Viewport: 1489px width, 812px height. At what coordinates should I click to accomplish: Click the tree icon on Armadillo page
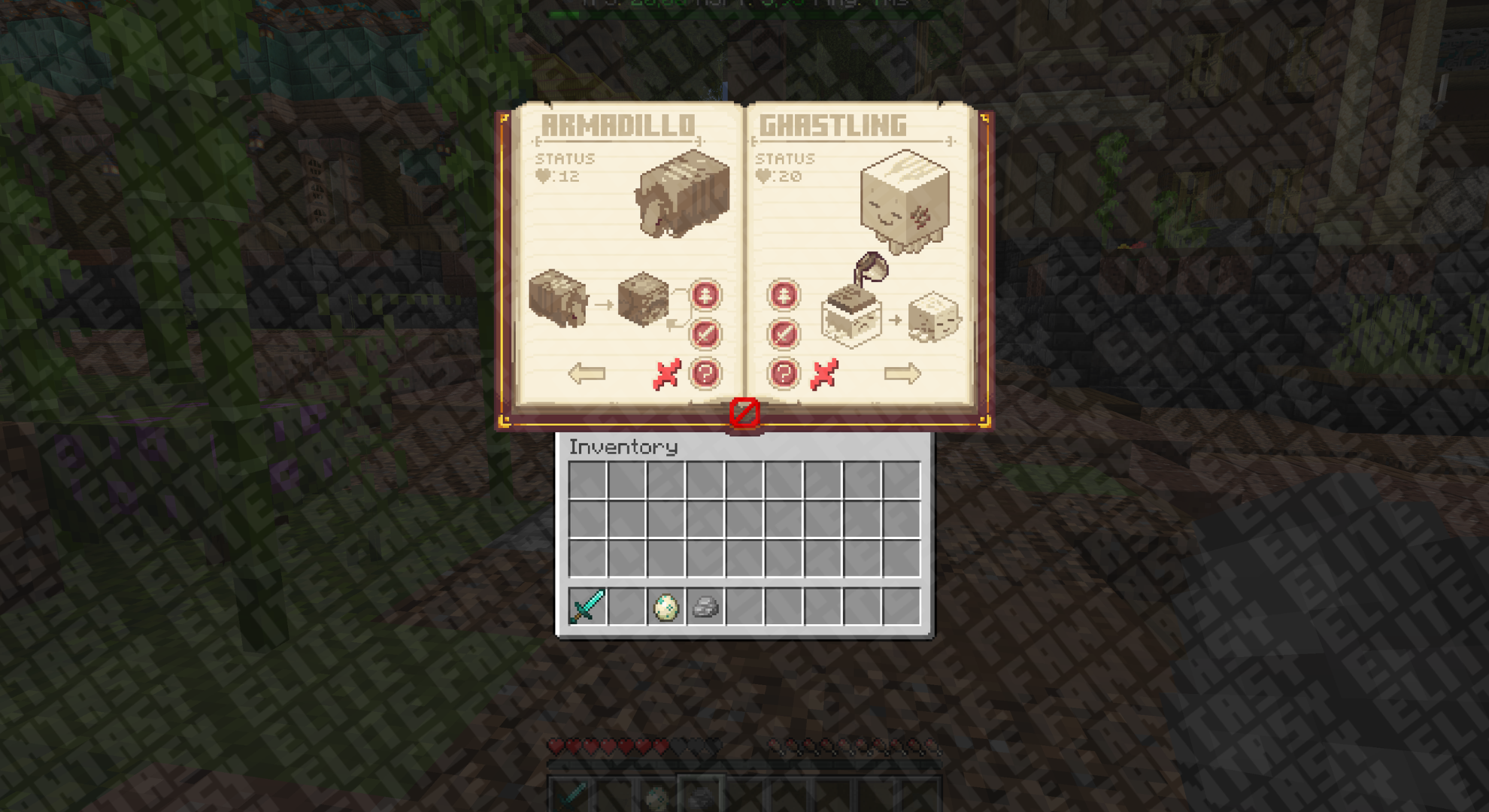tap(705, 295)
